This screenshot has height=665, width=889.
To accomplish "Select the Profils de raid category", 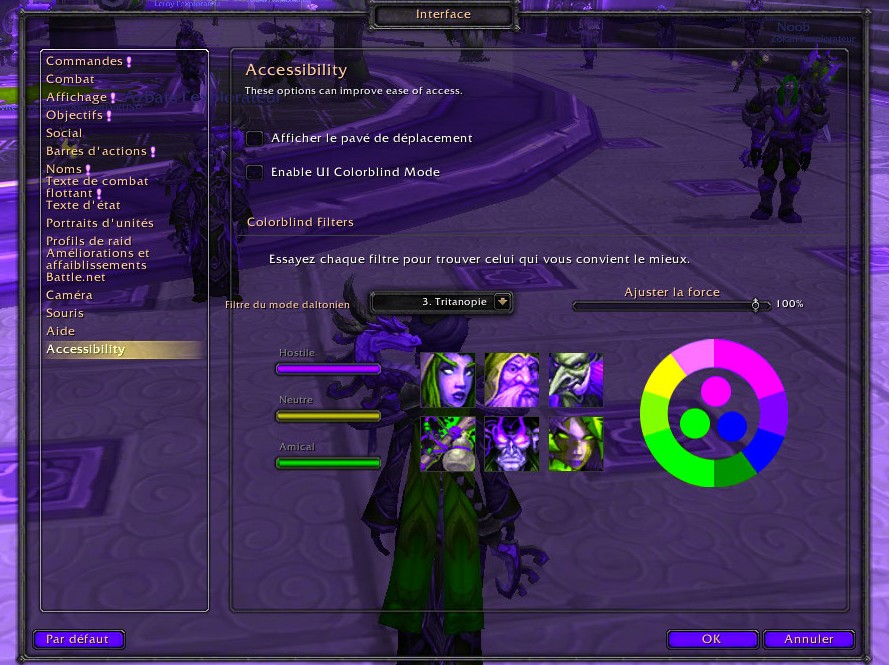I will click(x=89, y=241).
